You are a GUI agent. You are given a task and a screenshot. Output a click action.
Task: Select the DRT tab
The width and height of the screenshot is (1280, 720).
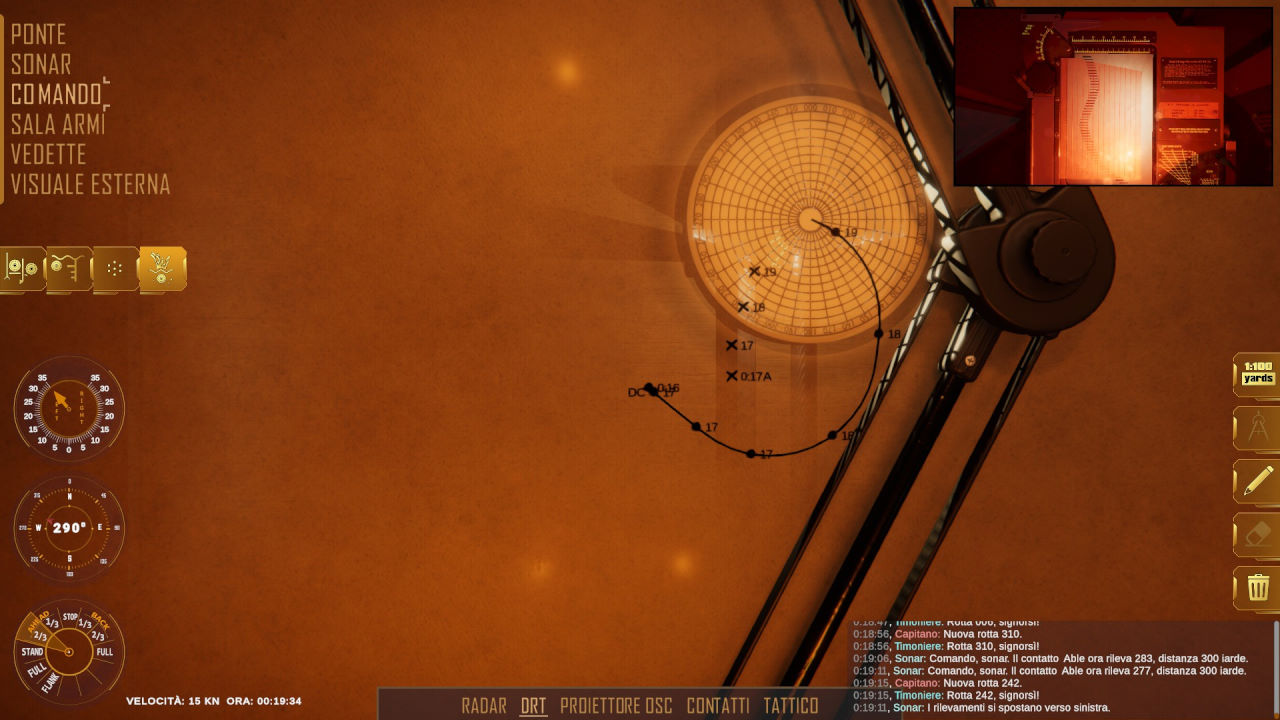click(534, 706)
